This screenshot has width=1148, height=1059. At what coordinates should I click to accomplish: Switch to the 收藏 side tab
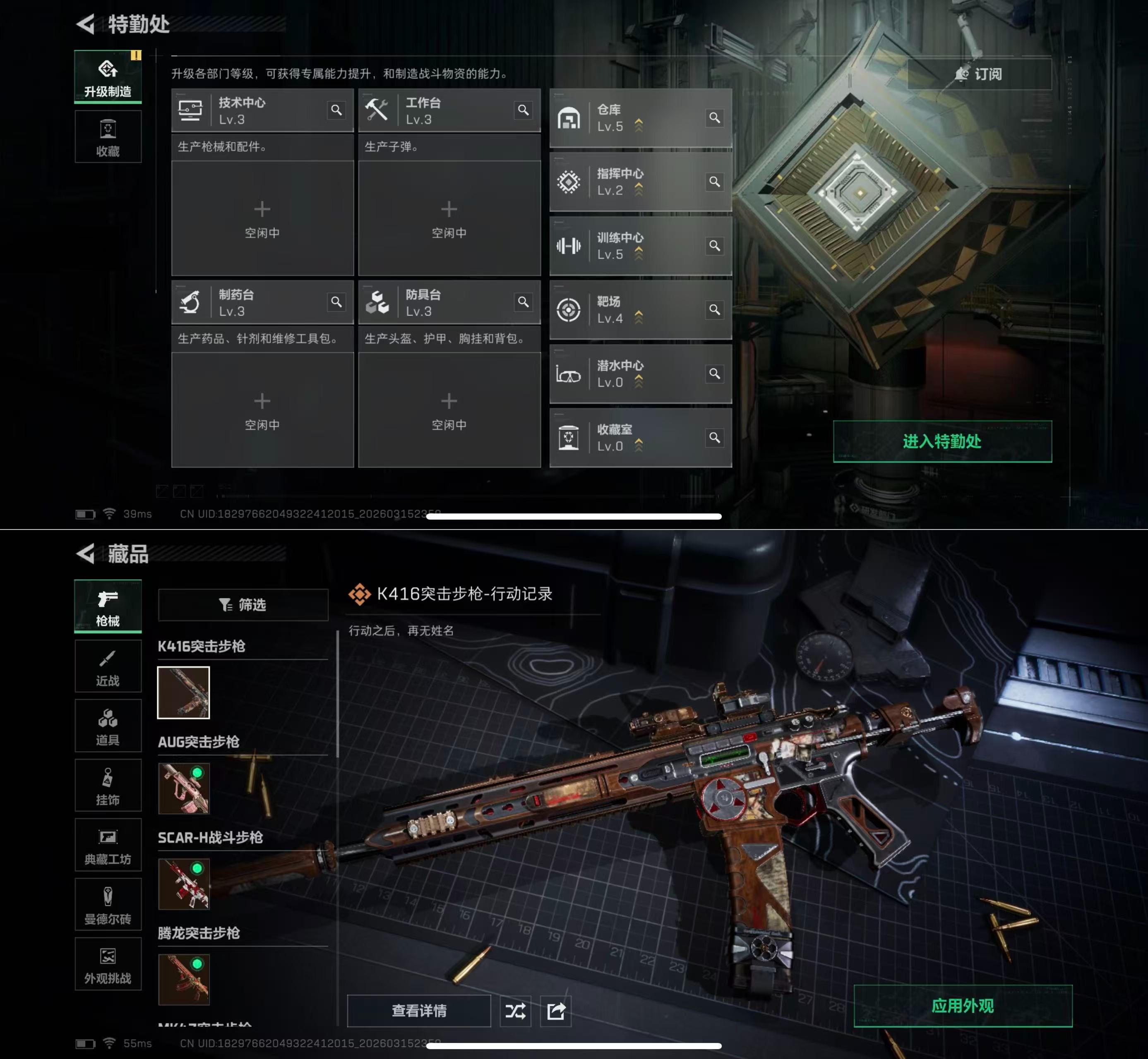pos(108,137)
